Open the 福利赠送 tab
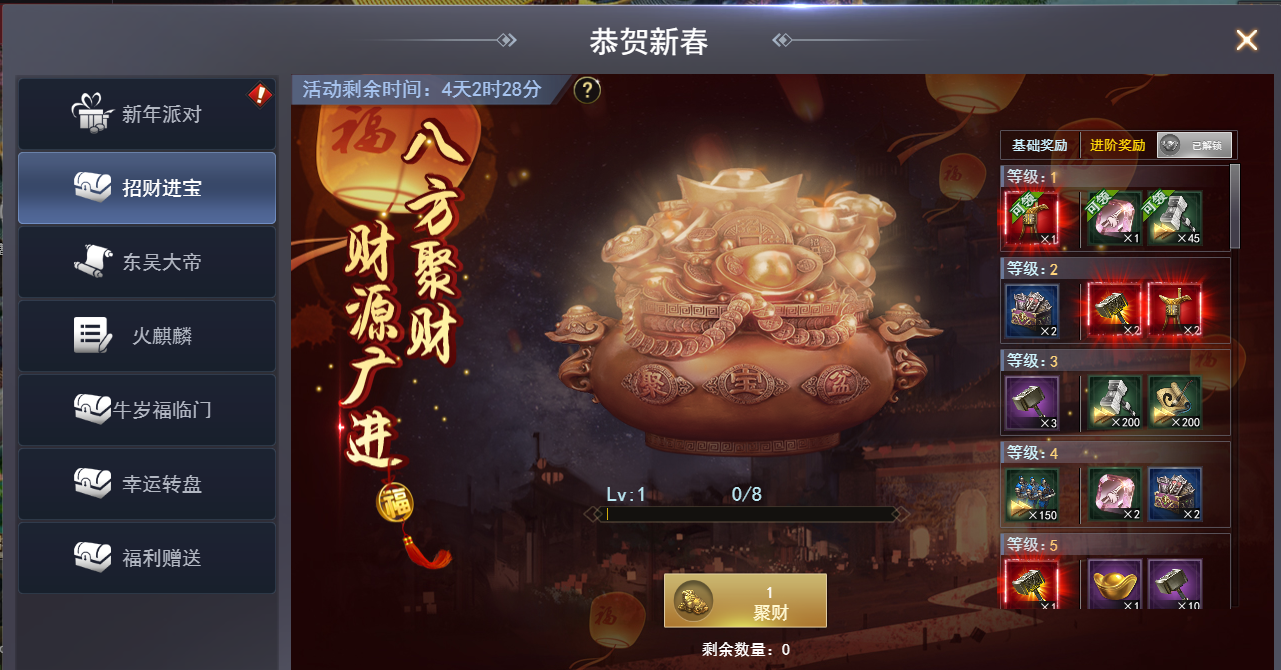This screenshot has width=1281, height=670. [x=147, y=558]
